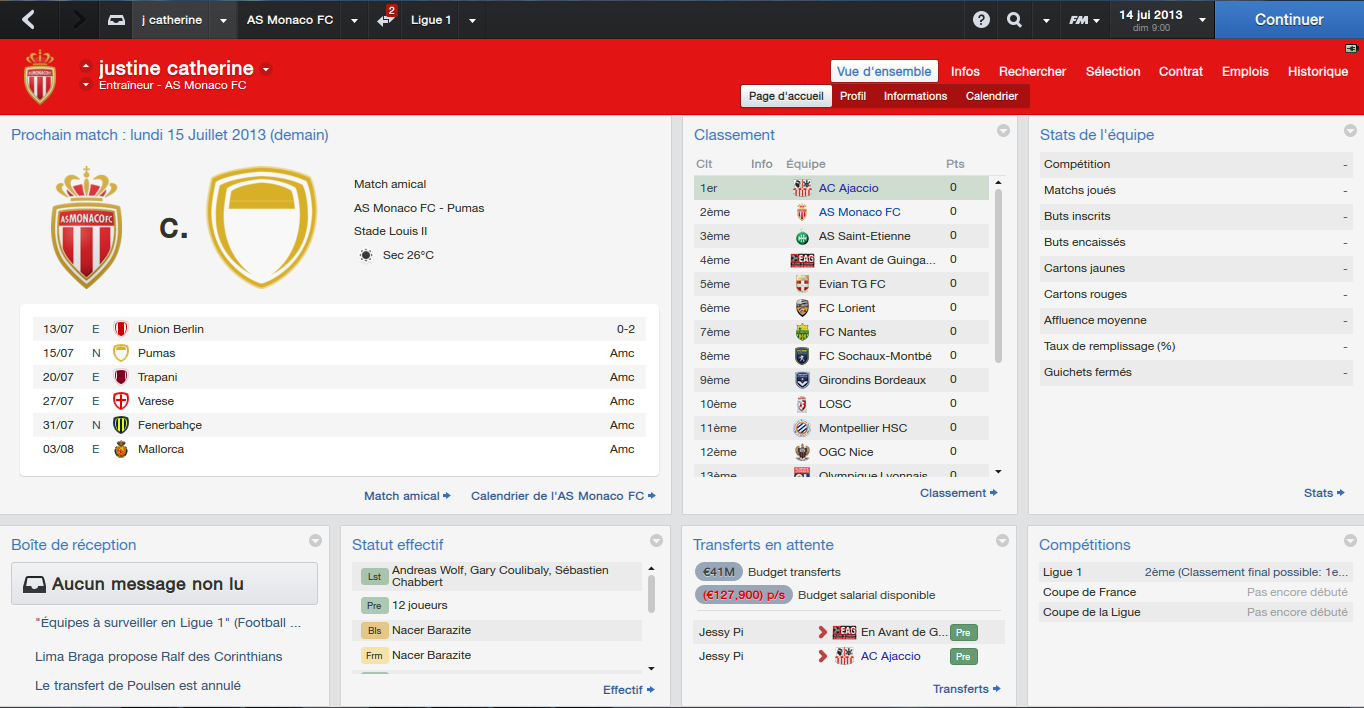
Task: Open the Profil sub-tab
Action: 853,96
